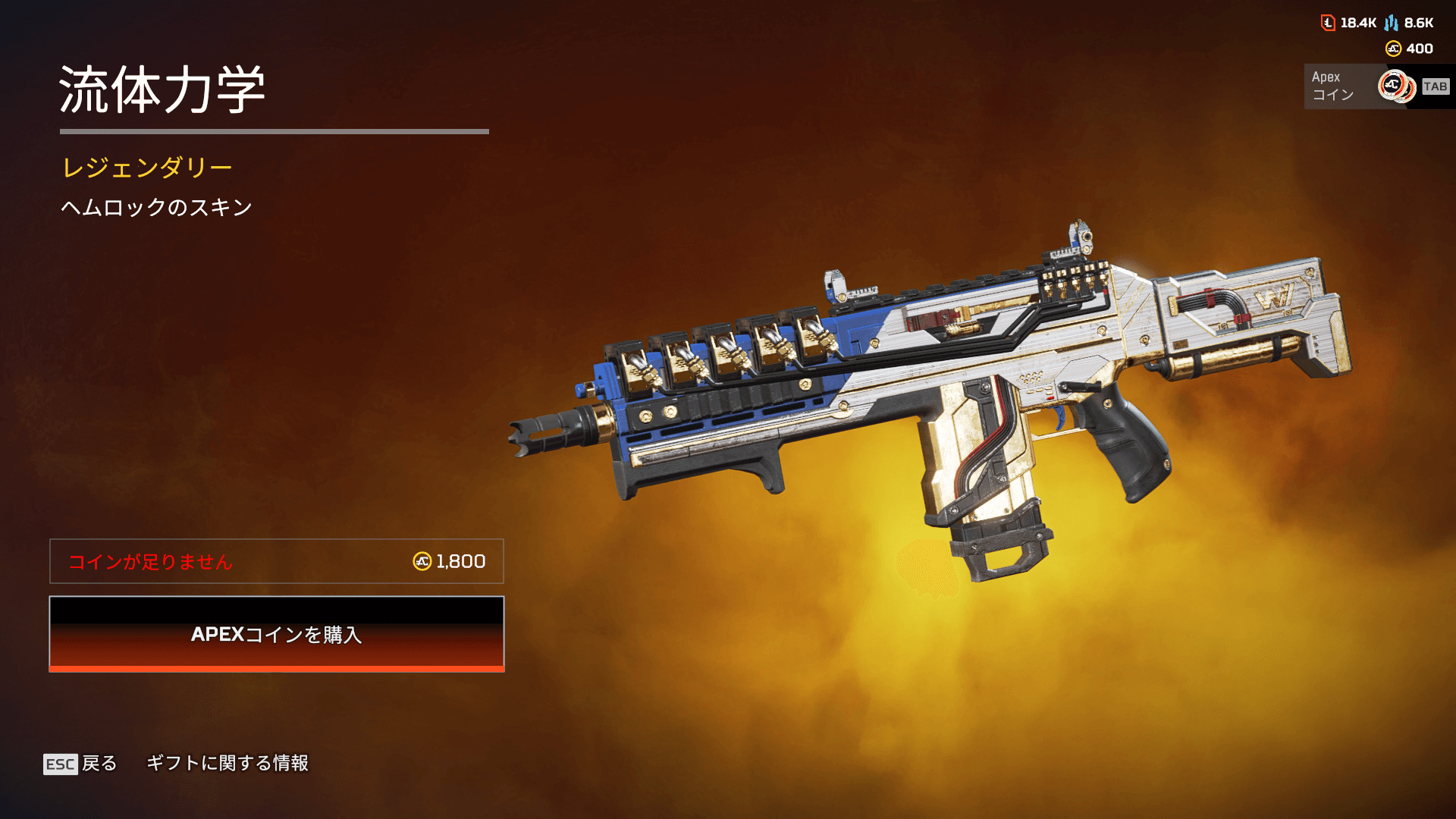This screenshot has height=819, width=1456.
Task: Open ギフトに関する情報 gift info
Action: pyautogui.click(x=227, y=763)
